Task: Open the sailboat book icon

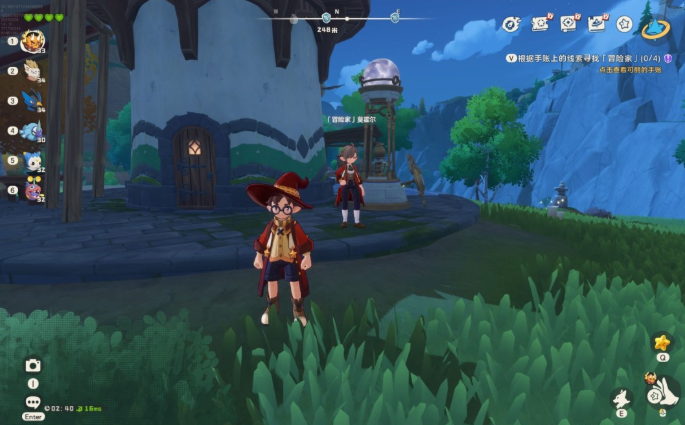Action: point(598,22)
